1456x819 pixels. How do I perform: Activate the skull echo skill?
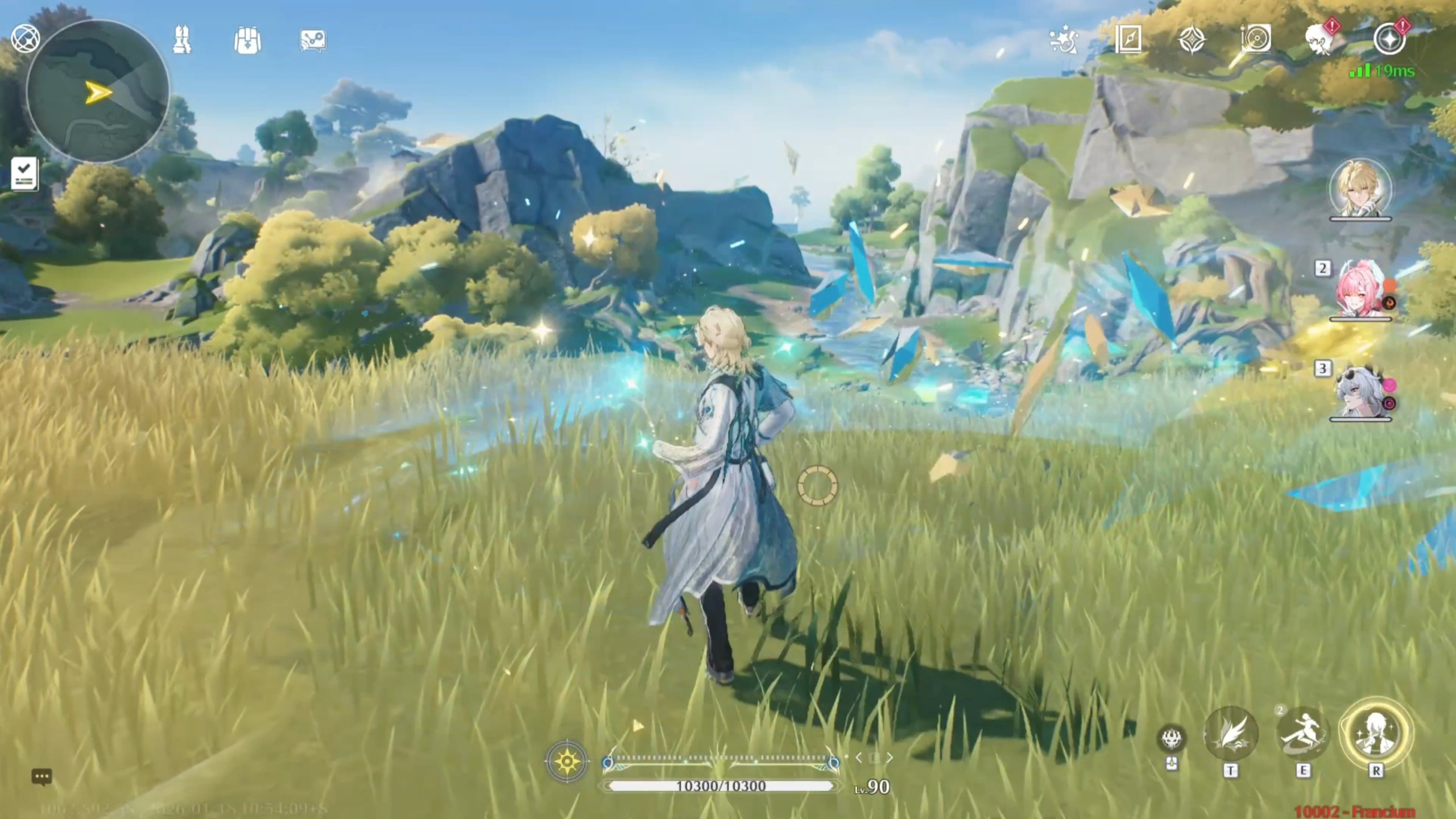click(1172, 739)
